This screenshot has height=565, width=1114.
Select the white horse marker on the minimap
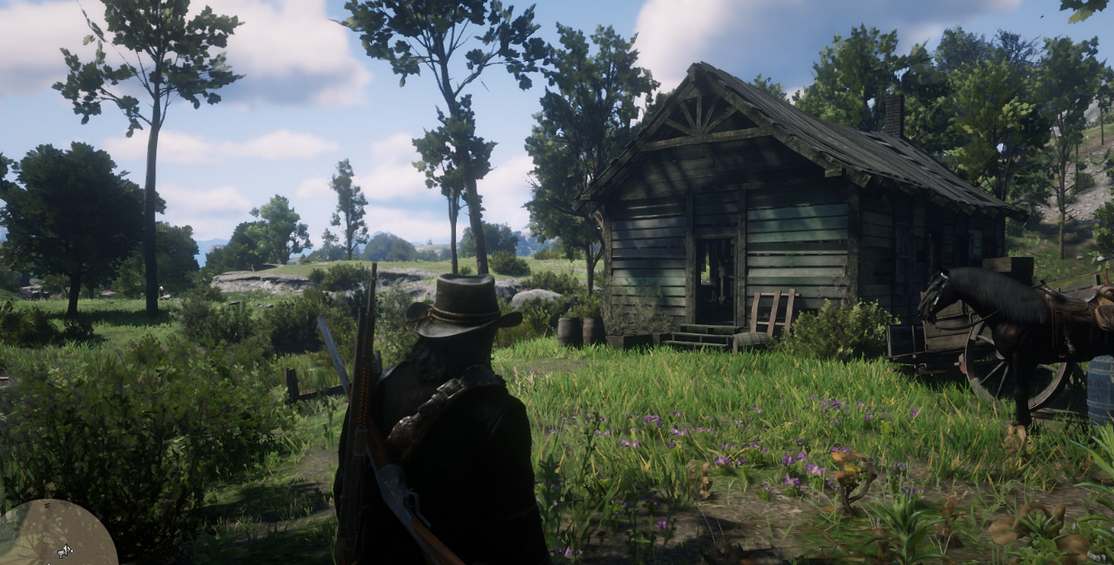[x=64, y=550]
